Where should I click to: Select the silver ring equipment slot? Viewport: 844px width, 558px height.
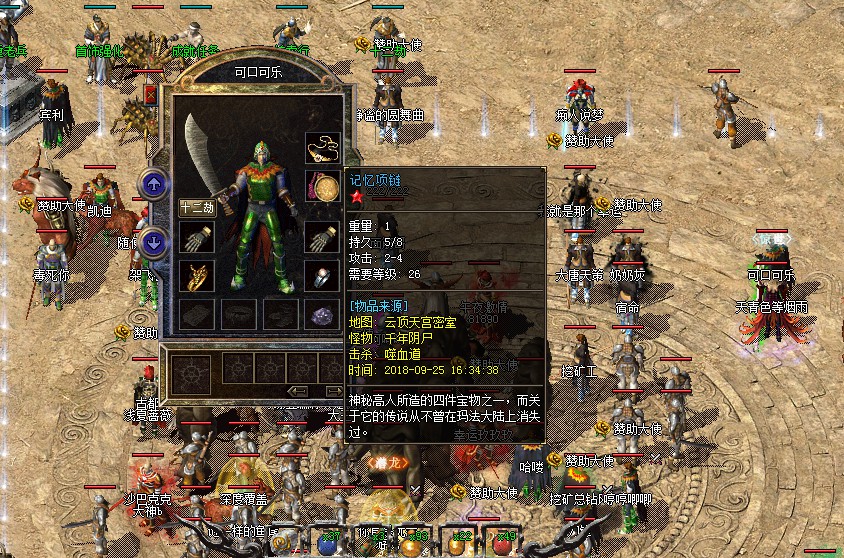point(322,277)
